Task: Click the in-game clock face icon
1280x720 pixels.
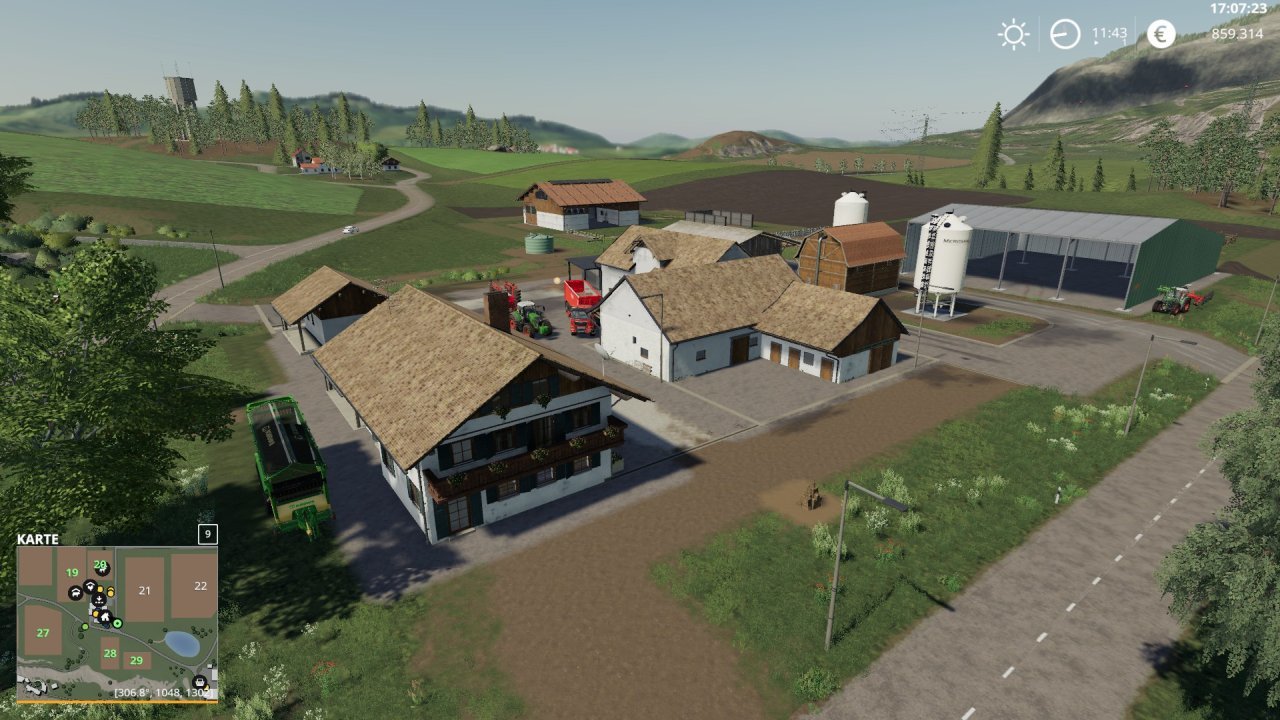Action: (1063, 33)
